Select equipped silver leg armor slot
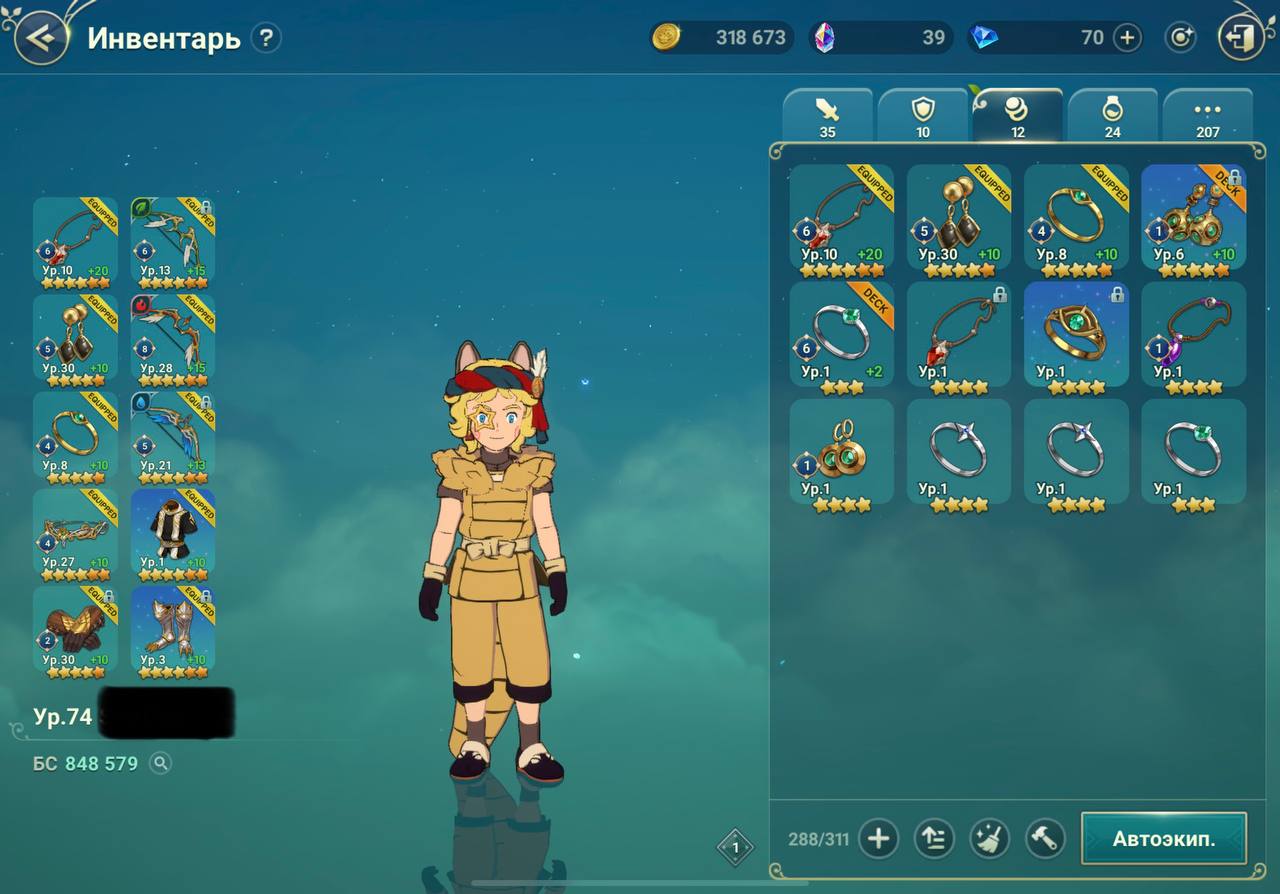The width and height of the screenshot is (1280, 894). pyautogui.click(x=173, y=628)
